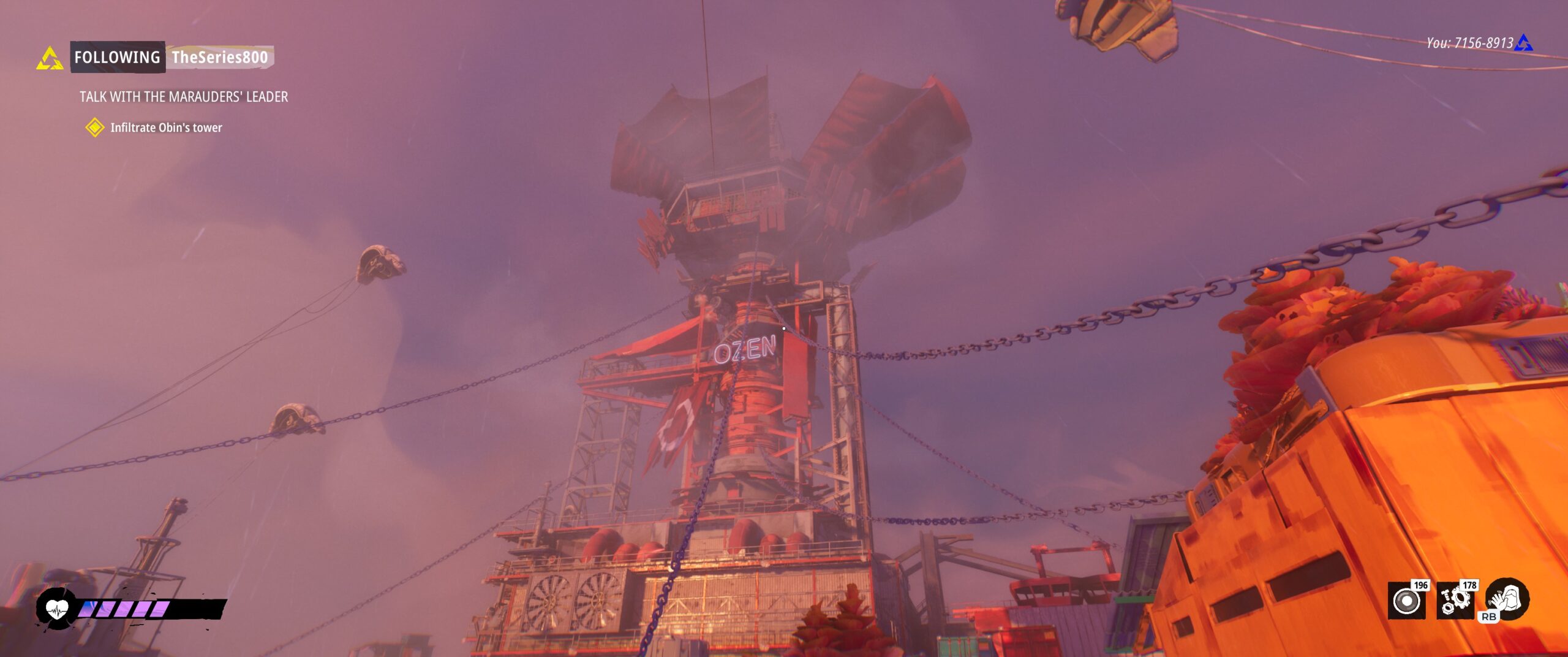Collapse the FOLLOWING quest tracker
1568x657 pixels.
point(116,59)
